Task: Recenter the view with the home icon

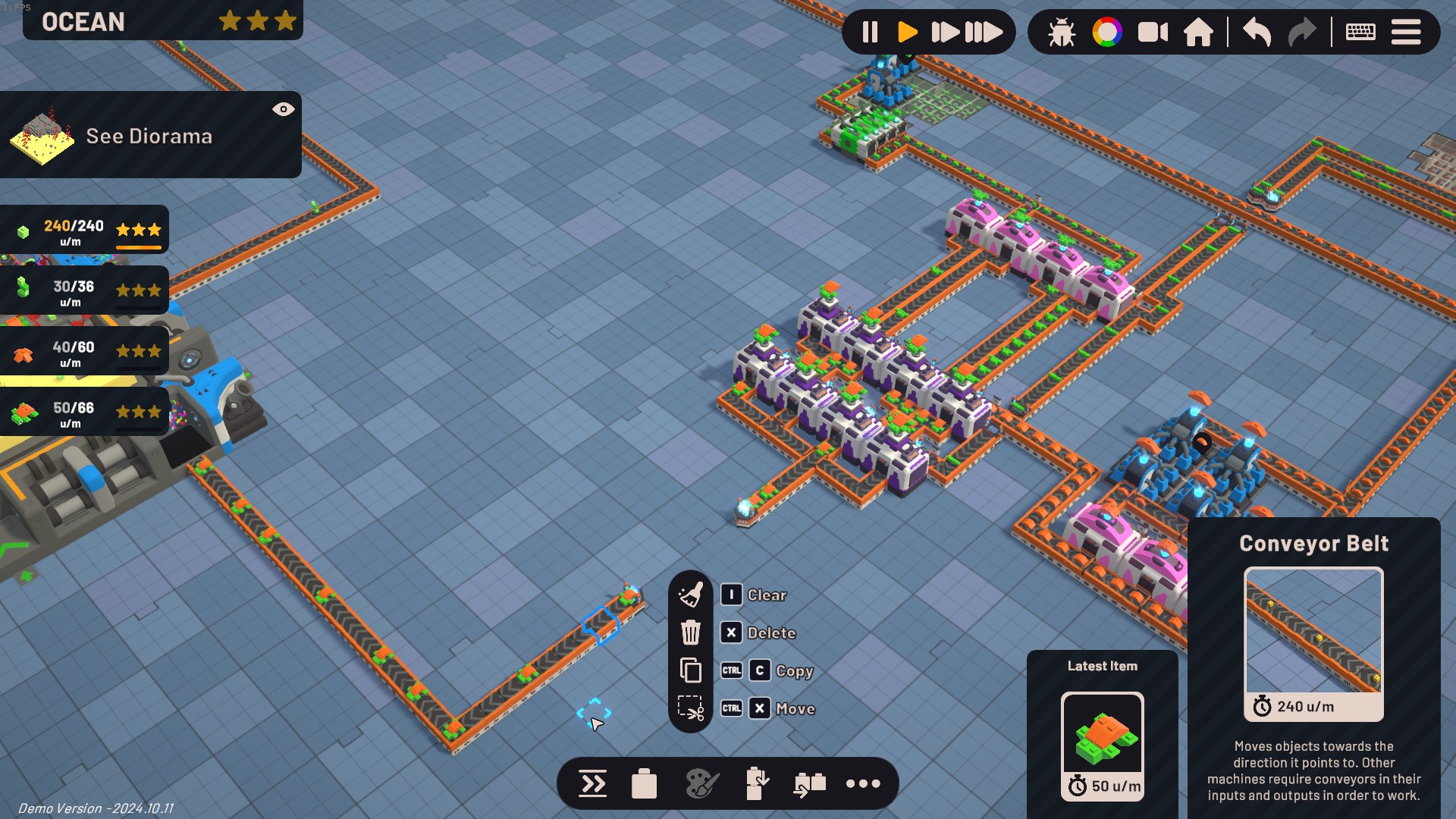Action: click(x=1200, y=32)
